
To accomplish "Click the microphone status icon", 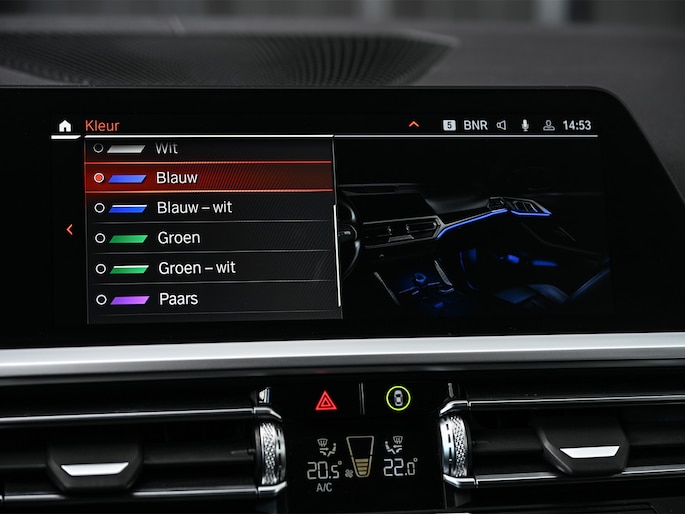I will point(524,126).
